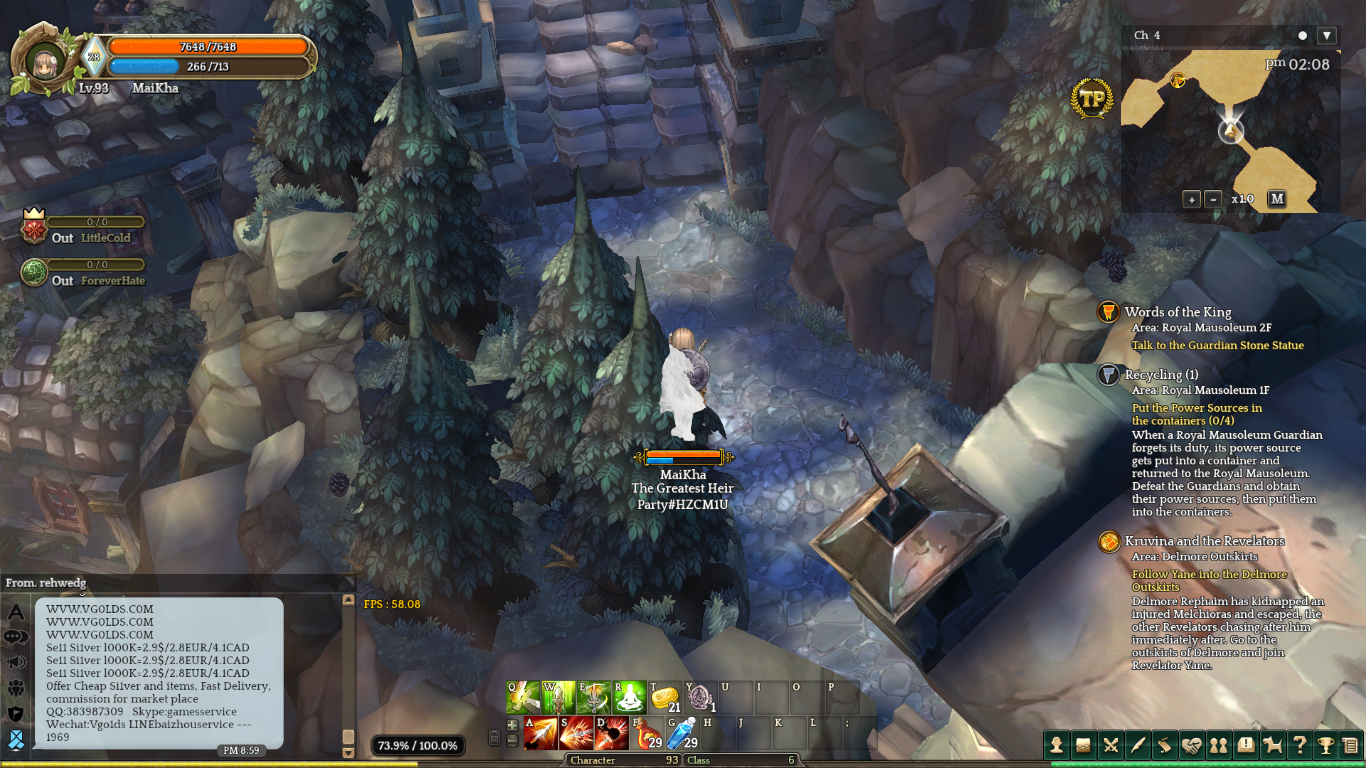Activate the arrow attack skill in slot A
Viewport: 1366px width, 768px height.
tap(541, 733)
